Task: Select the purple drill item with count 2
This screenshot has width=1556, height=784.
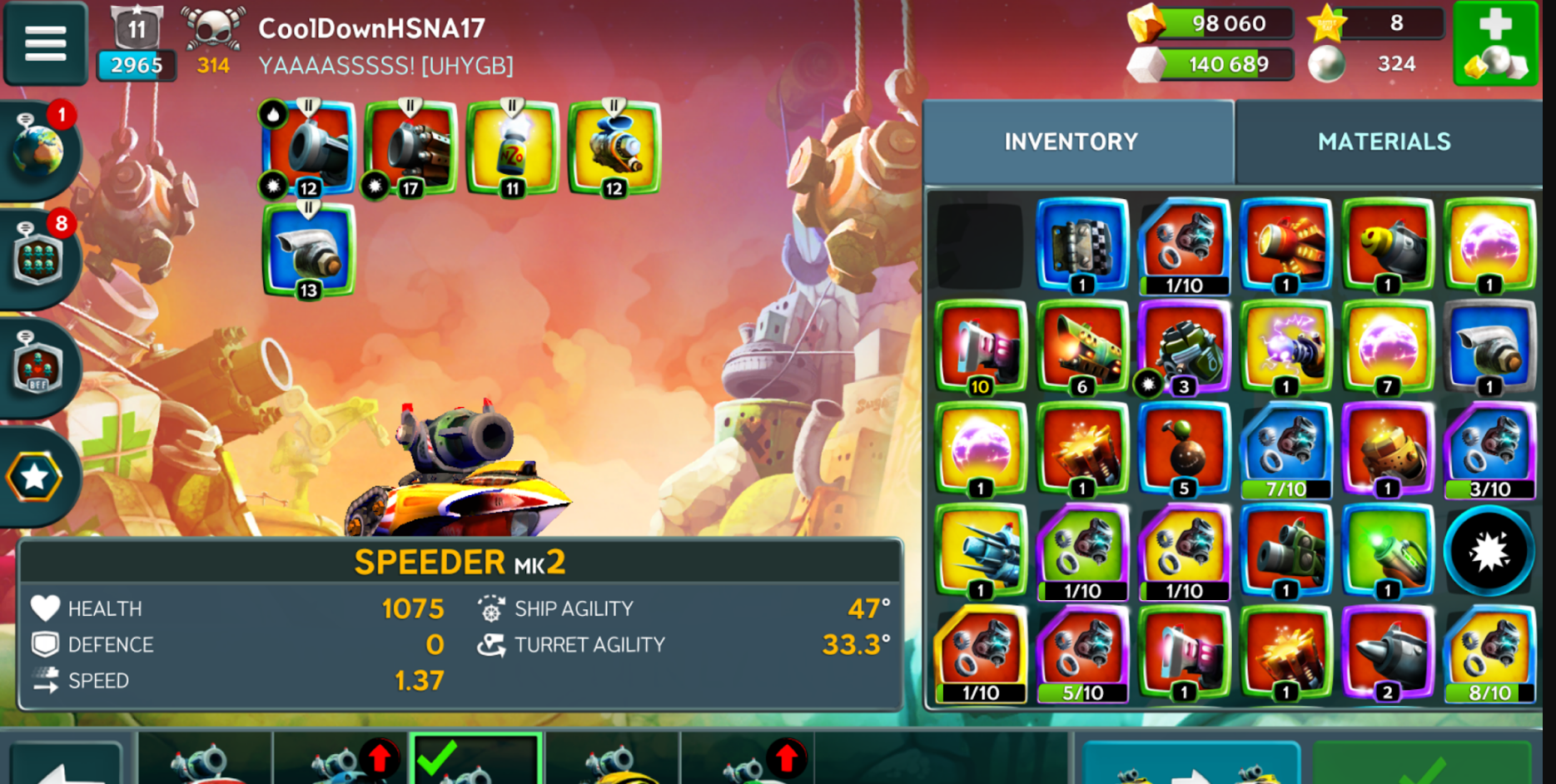Action: click(1387, 654)
